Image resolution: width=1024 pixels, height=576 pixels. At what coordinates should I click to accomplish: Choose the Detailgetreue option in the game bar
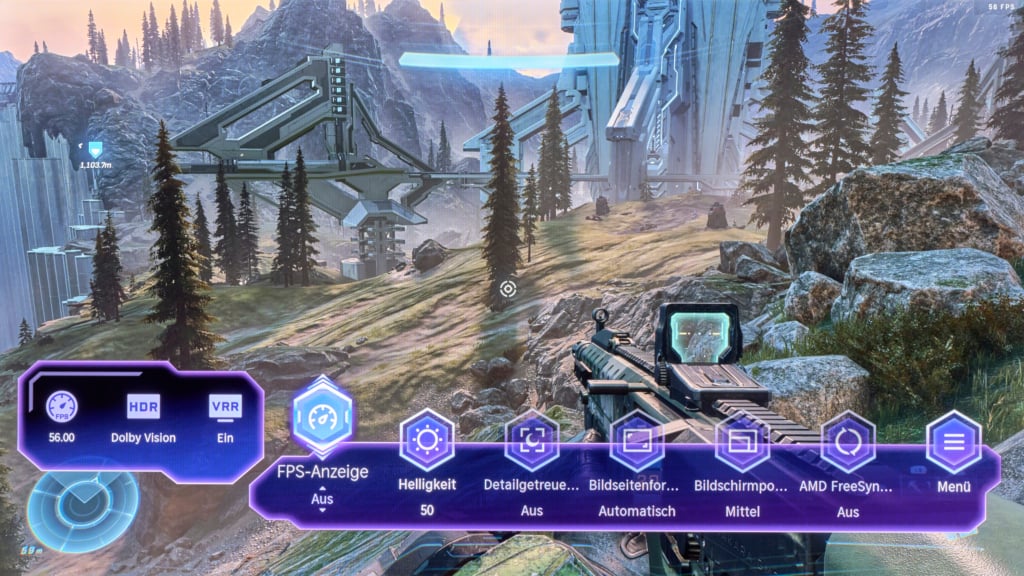pyautogui.click(x=532, y=440)
